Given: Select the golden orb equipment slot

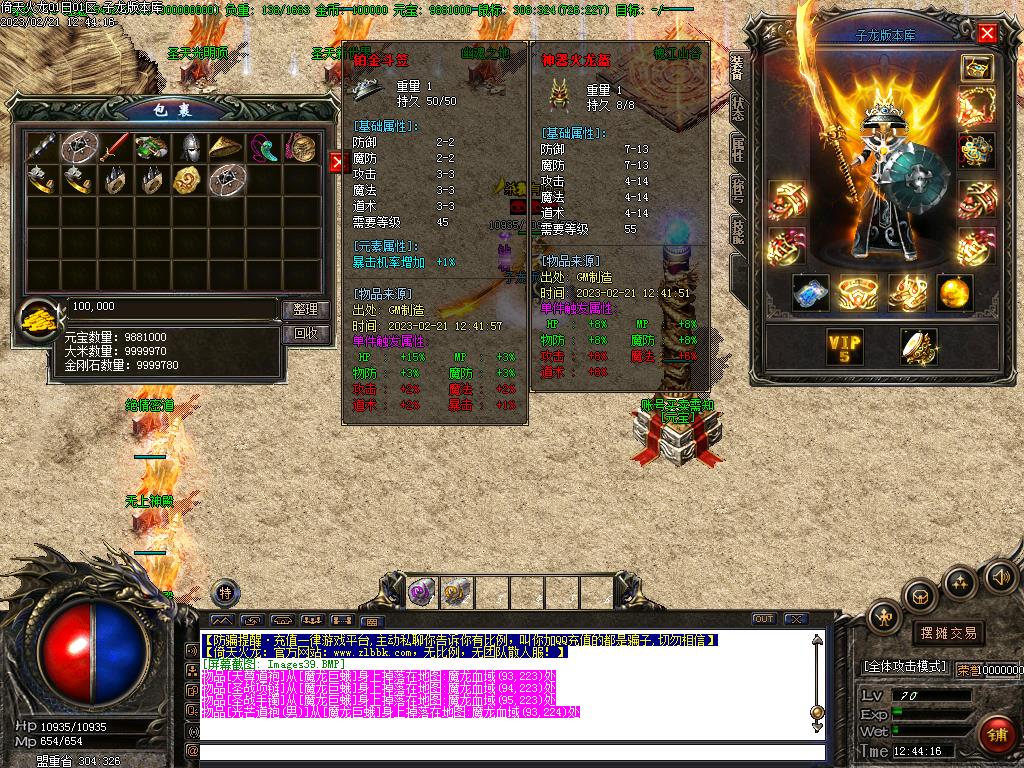Looking at the screenshot, I should pos(955,293).
